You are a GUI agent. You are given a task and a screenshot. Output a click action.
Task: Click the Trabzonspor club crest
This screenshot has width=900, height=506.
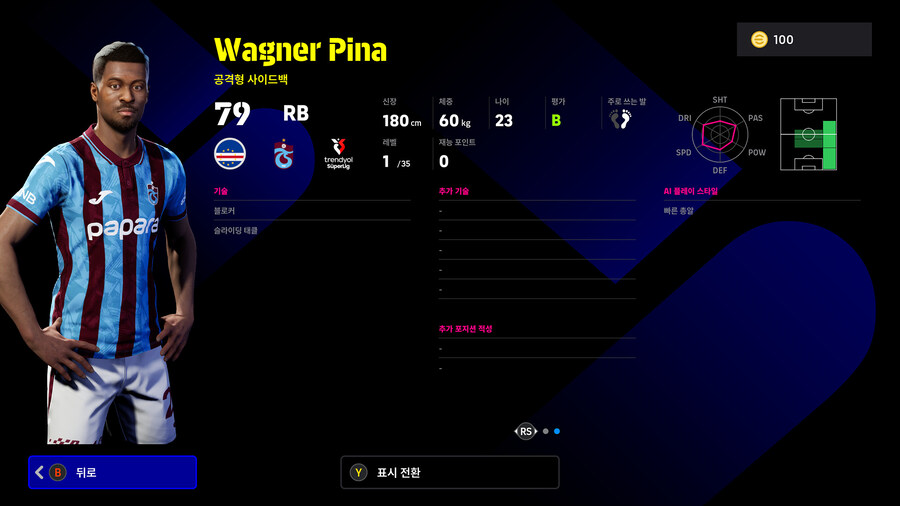(284, 154)
